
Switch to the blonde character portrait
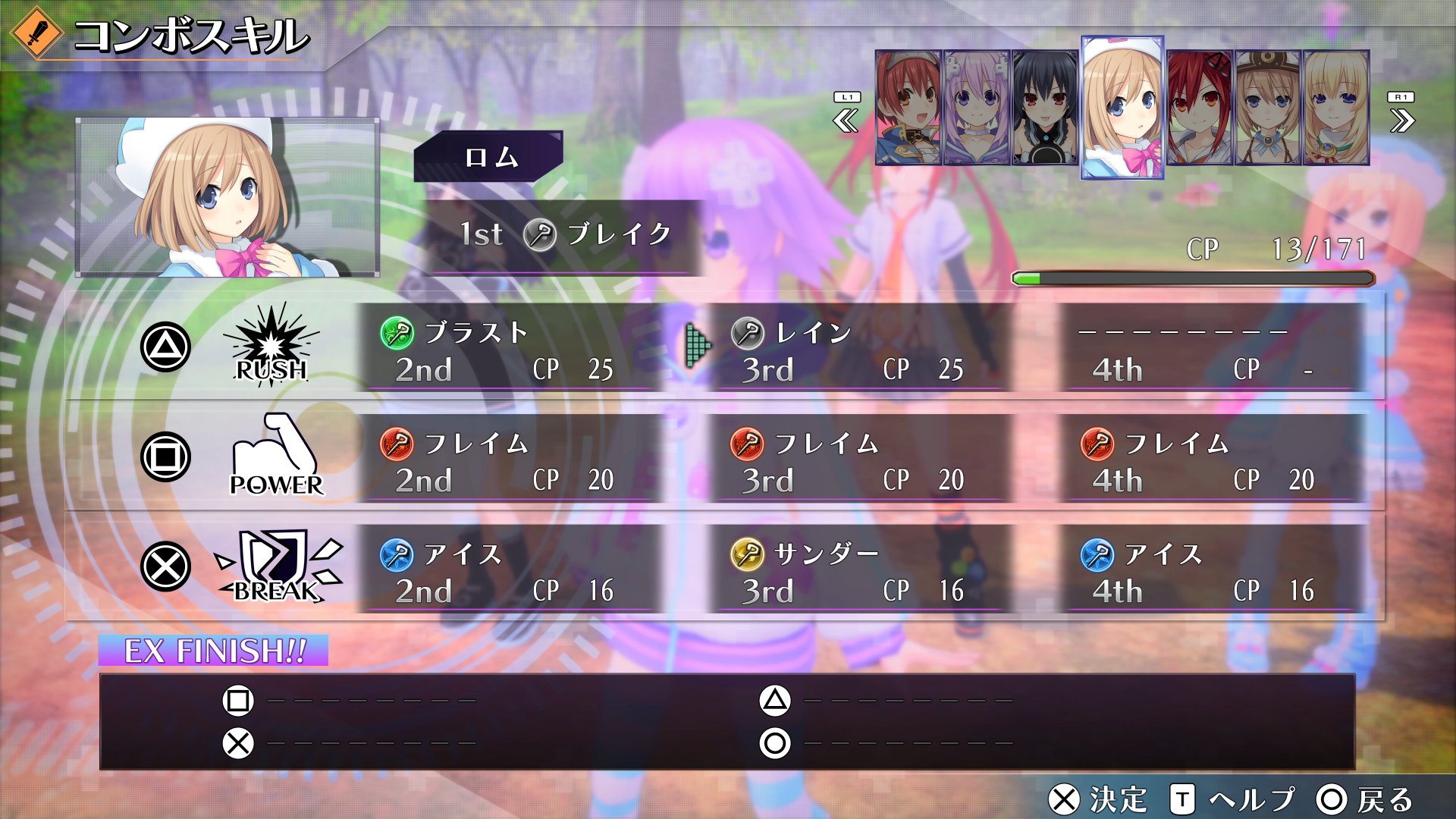tap(1335, 108)
